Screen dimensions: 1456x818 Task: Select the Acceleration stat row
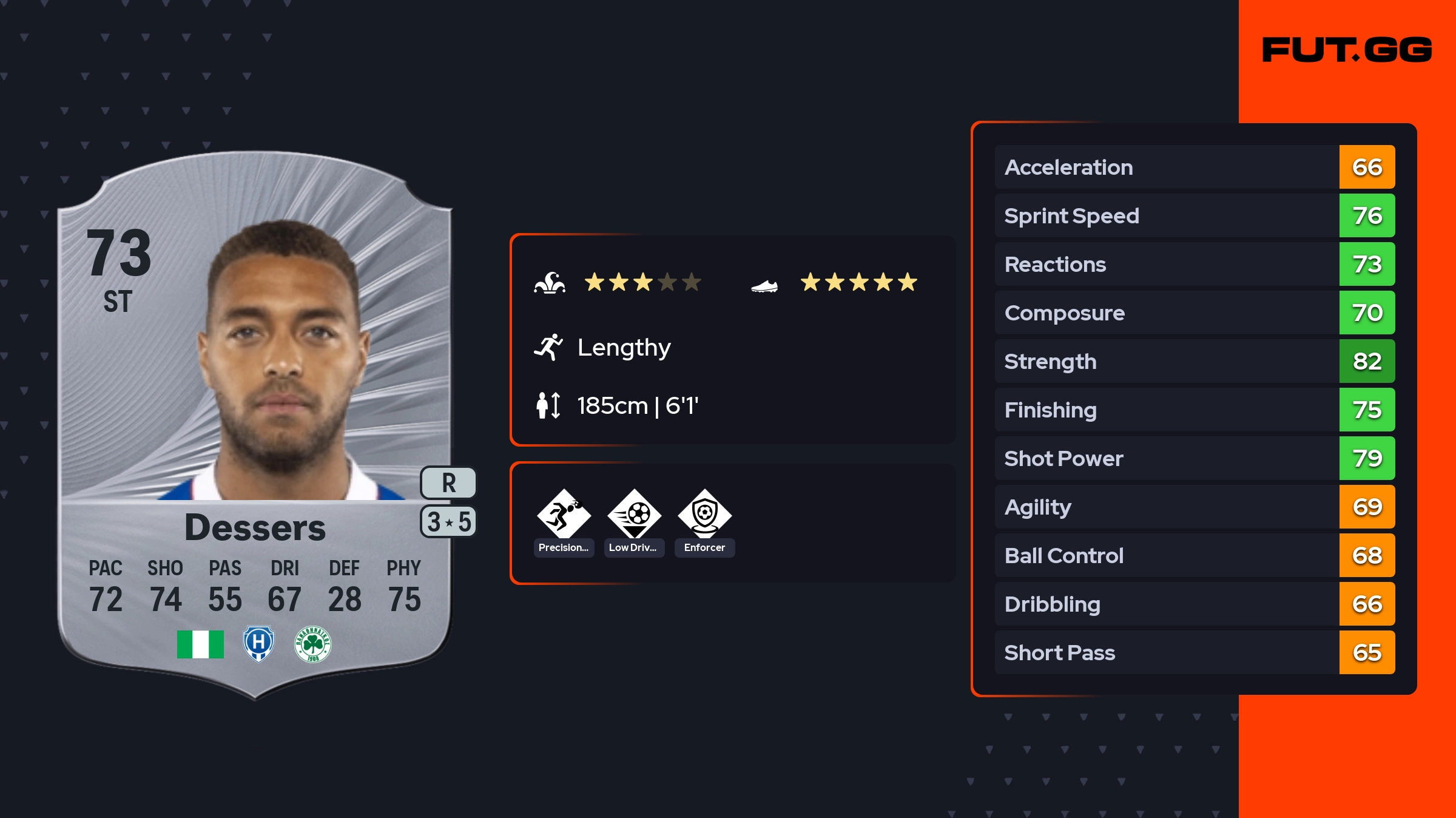(1194, 167)
